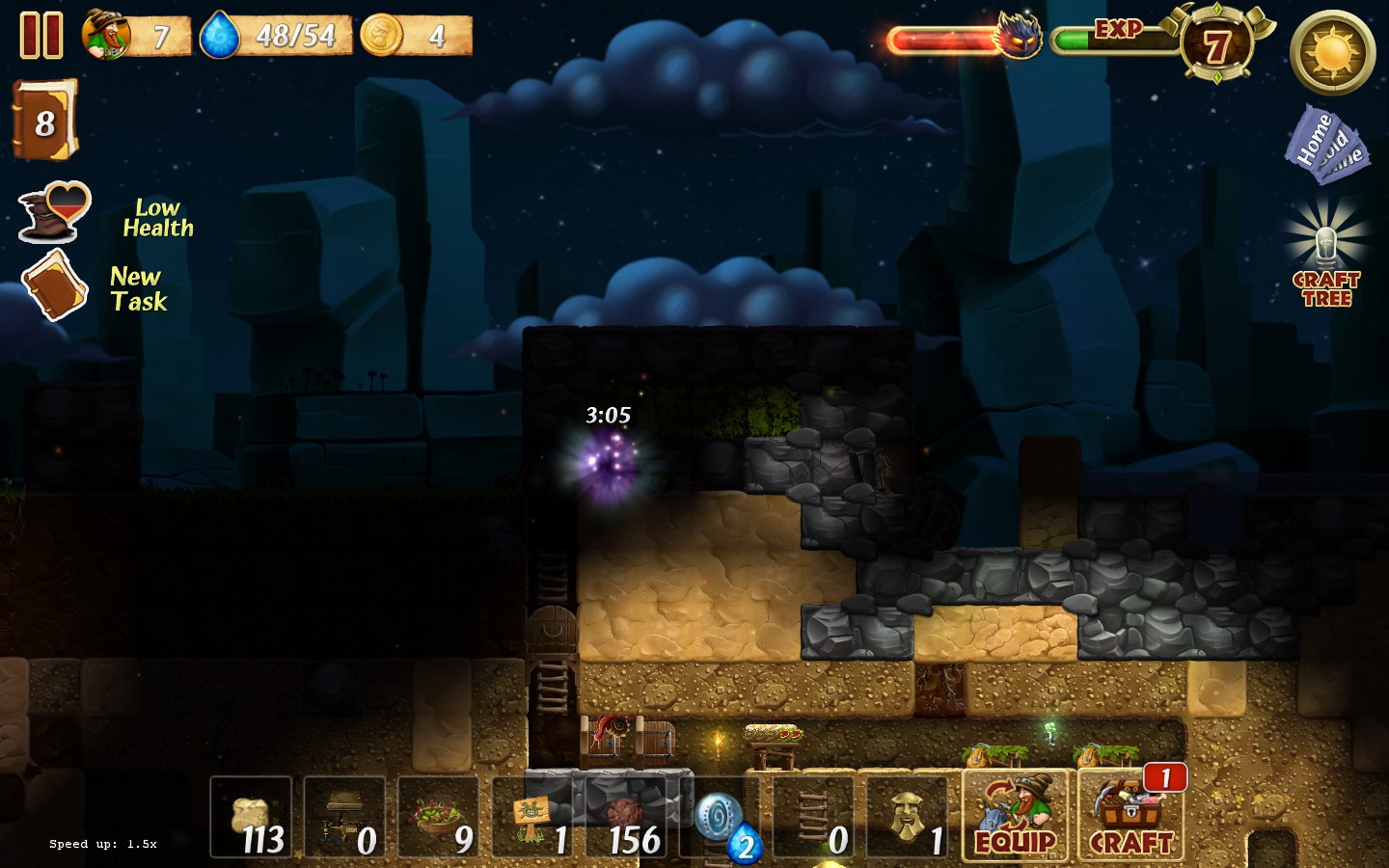This screenshot has height=868, width=1389.
Task: Pause the game with the red pause button
Action: (x=41, y=36)
